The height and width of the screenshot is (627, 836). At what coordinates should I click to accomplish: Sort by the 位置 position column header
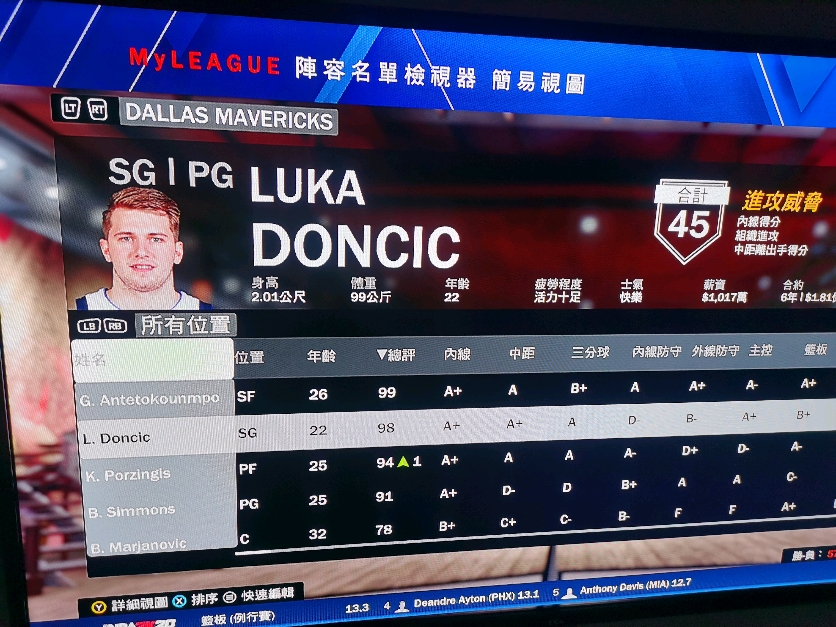click(x=249, y=356)
